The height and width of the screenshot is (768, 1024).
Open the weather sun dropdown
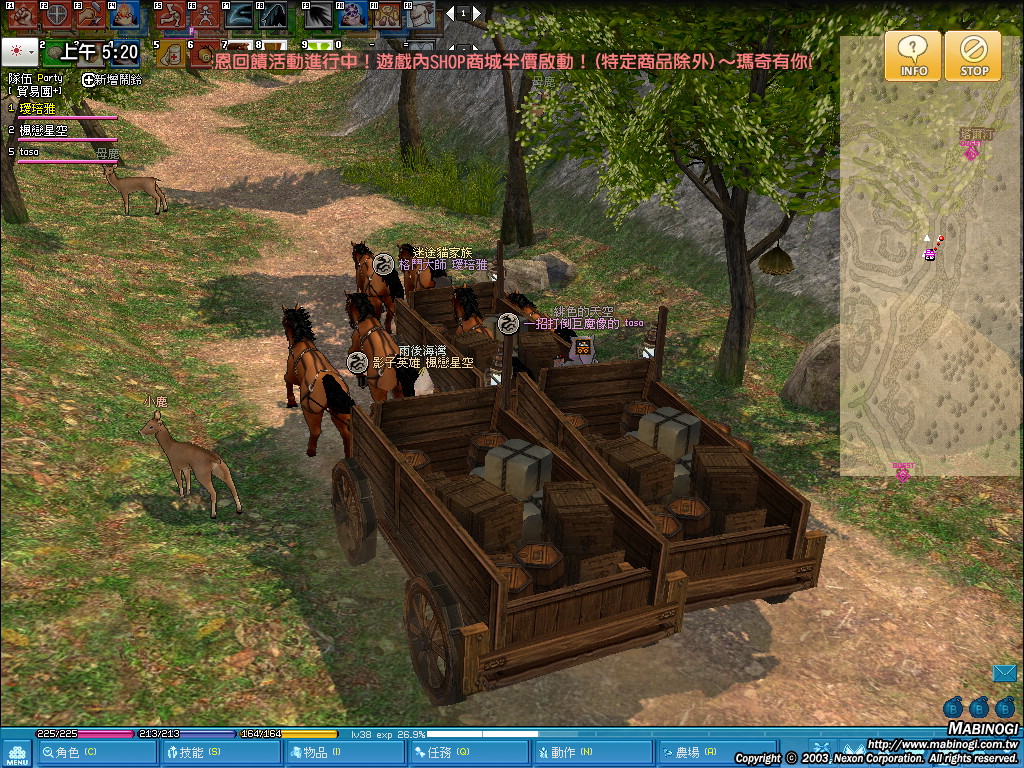20,50
